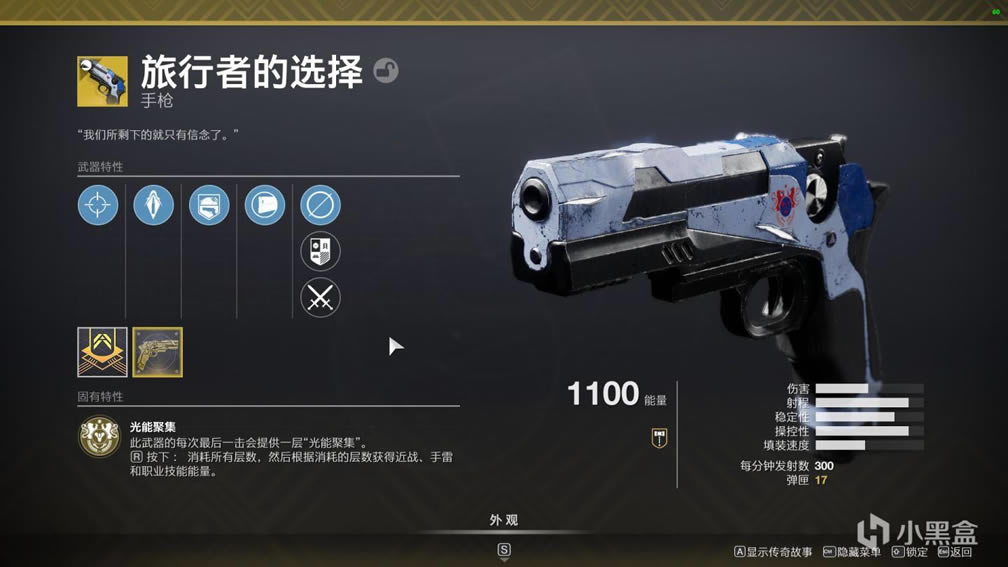Toggle the lock icon beside the weapon name
The height and width of the screenshot is (567, 1008).
click(x=385, y=71)
